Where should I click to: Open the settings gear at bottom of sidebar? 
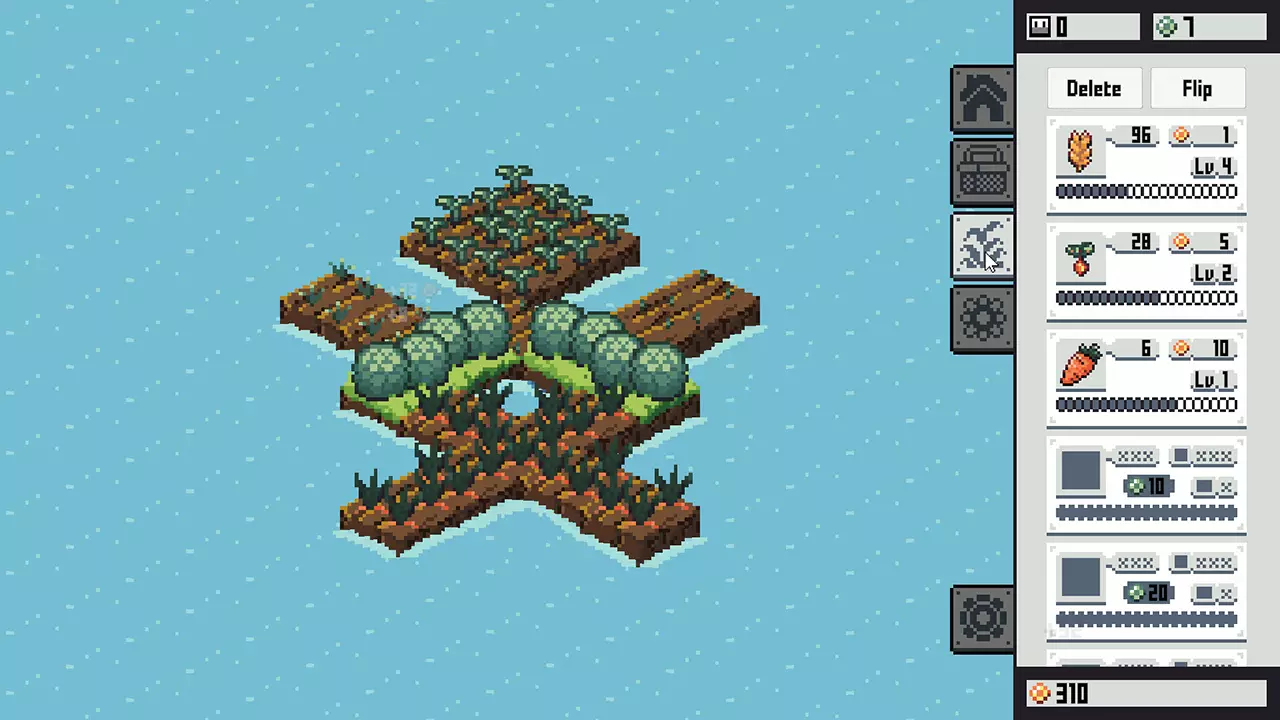click(x=982, y=617)
